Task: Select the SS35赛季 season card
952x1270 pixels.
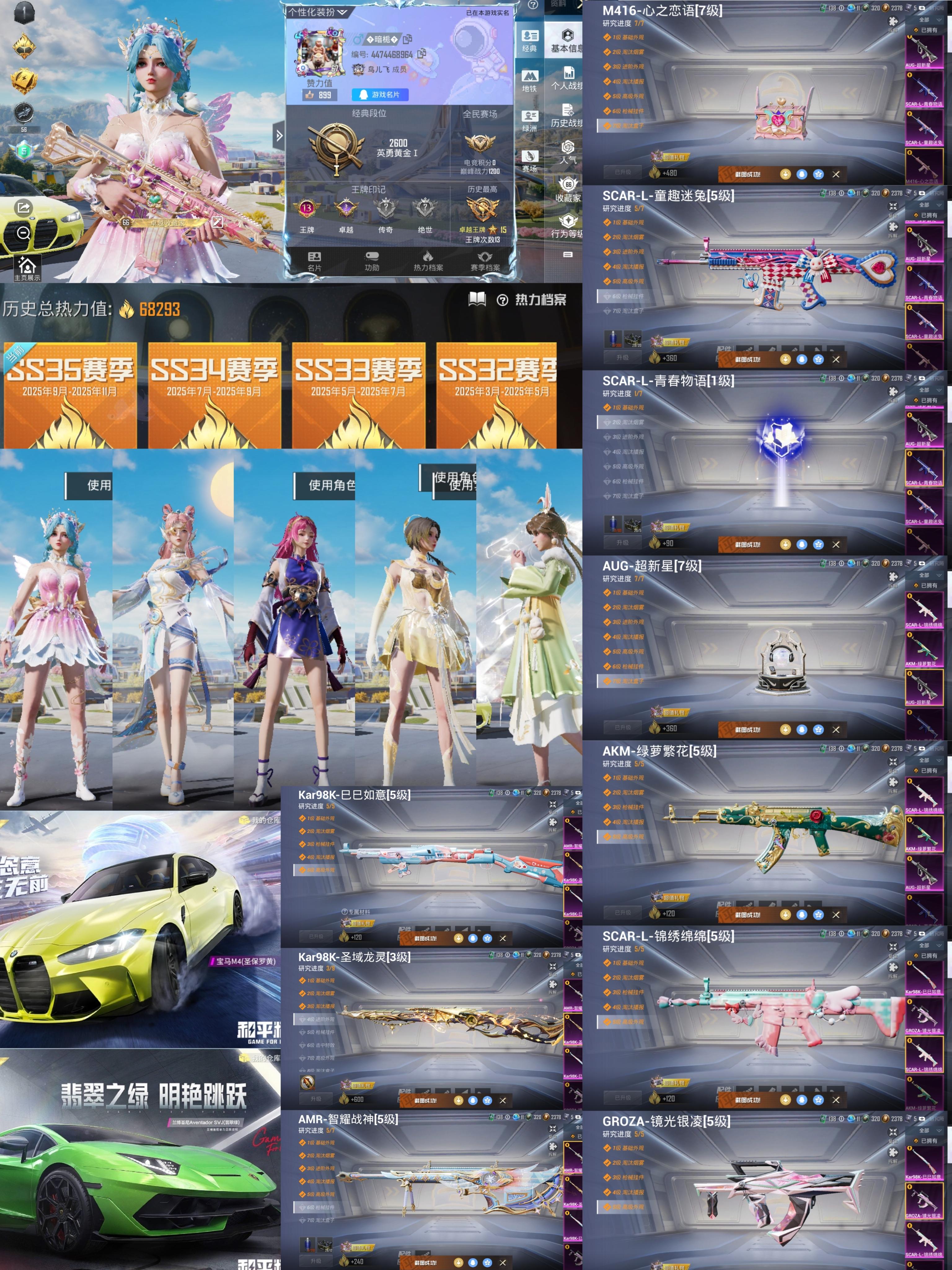Action: tap(70, 395)
